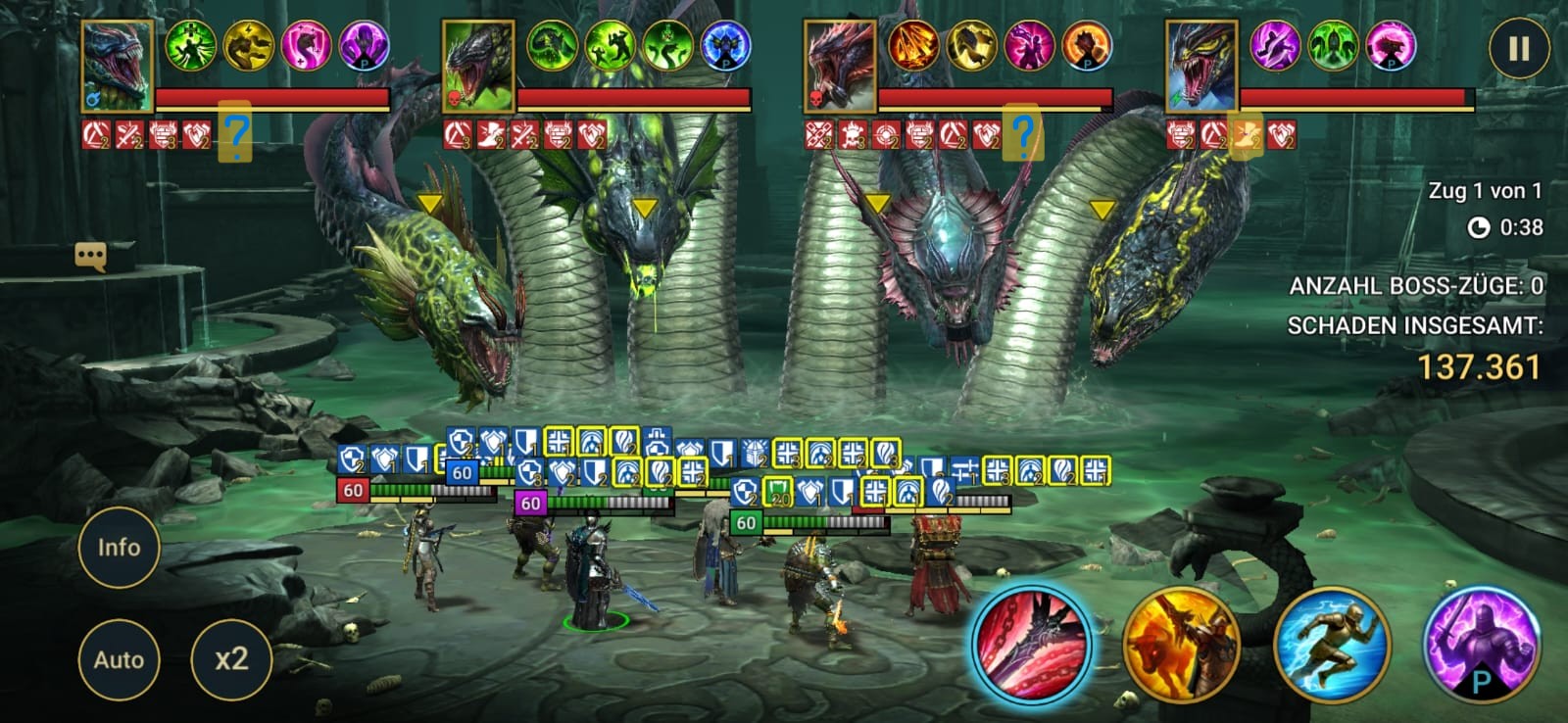Select the yellow-black hydra head portrait
The width and height of the screenshot is (1568, 723).
pyautogui.click(x=1201, y=66)
